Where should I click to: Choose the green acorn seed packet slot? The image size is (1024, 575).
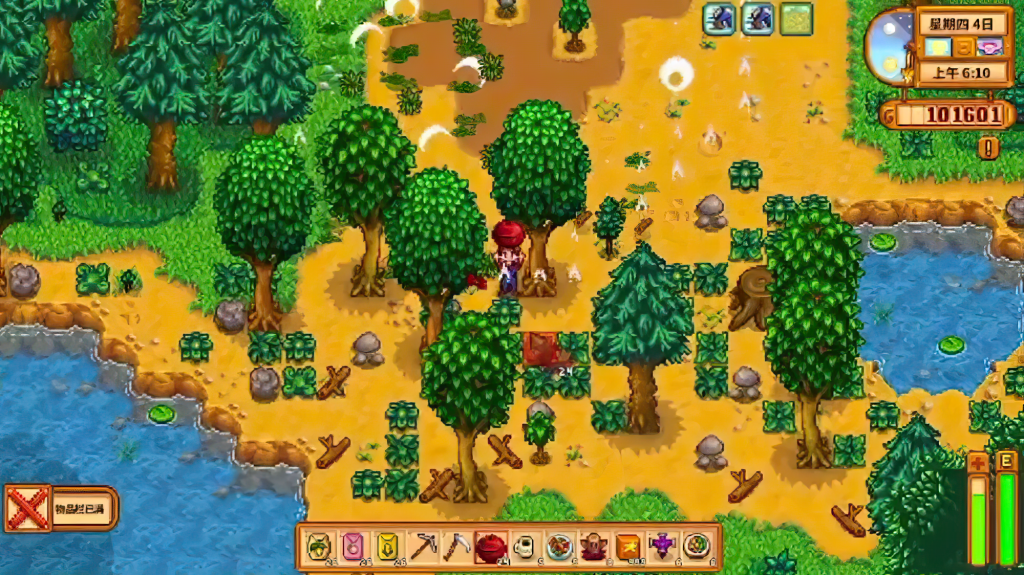[320, 546]
